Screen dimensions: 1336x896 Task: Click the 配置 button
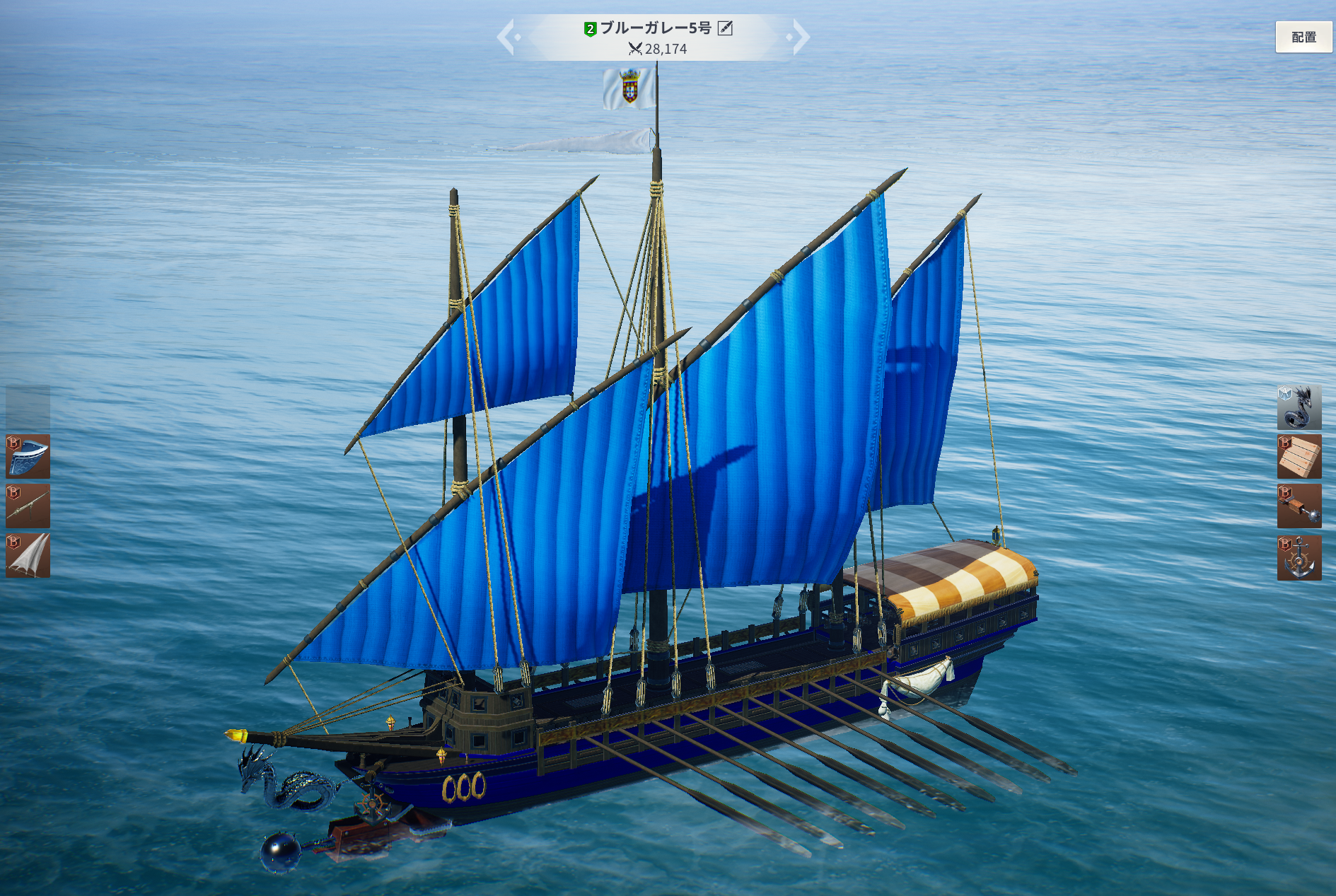[x=1303, y=37]
